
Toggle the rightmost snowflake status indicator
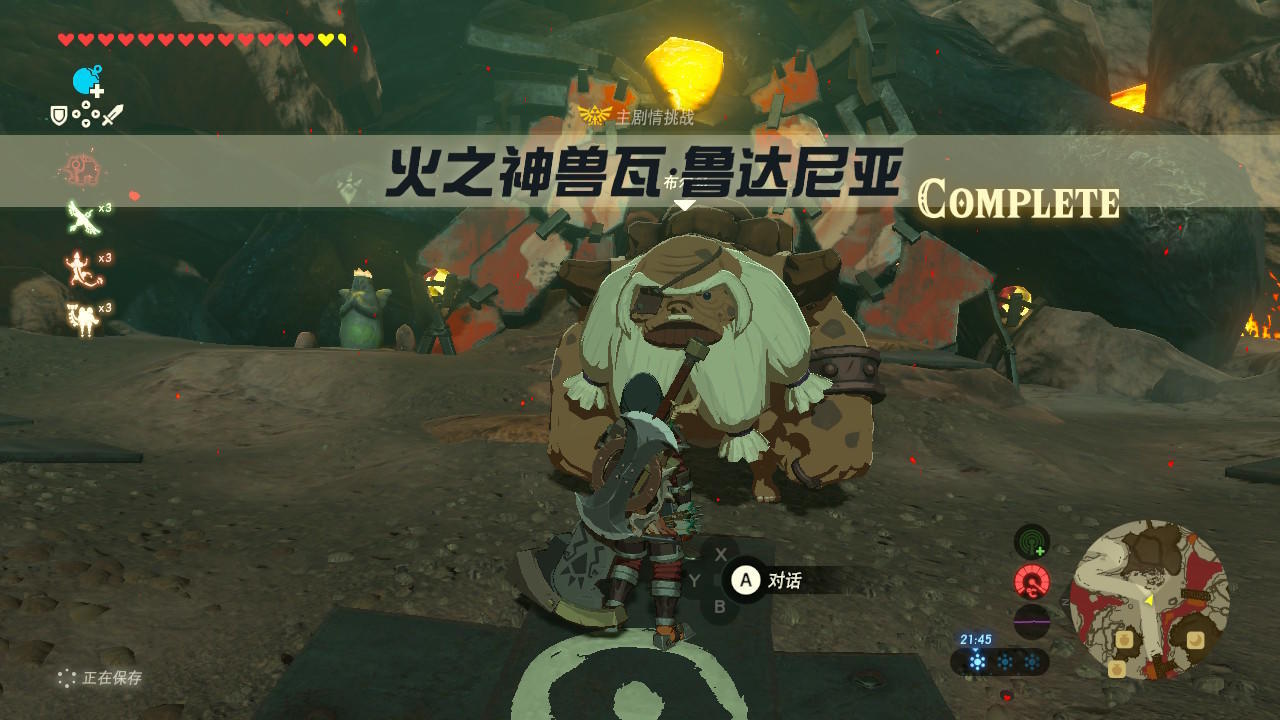coord(1033,661)
